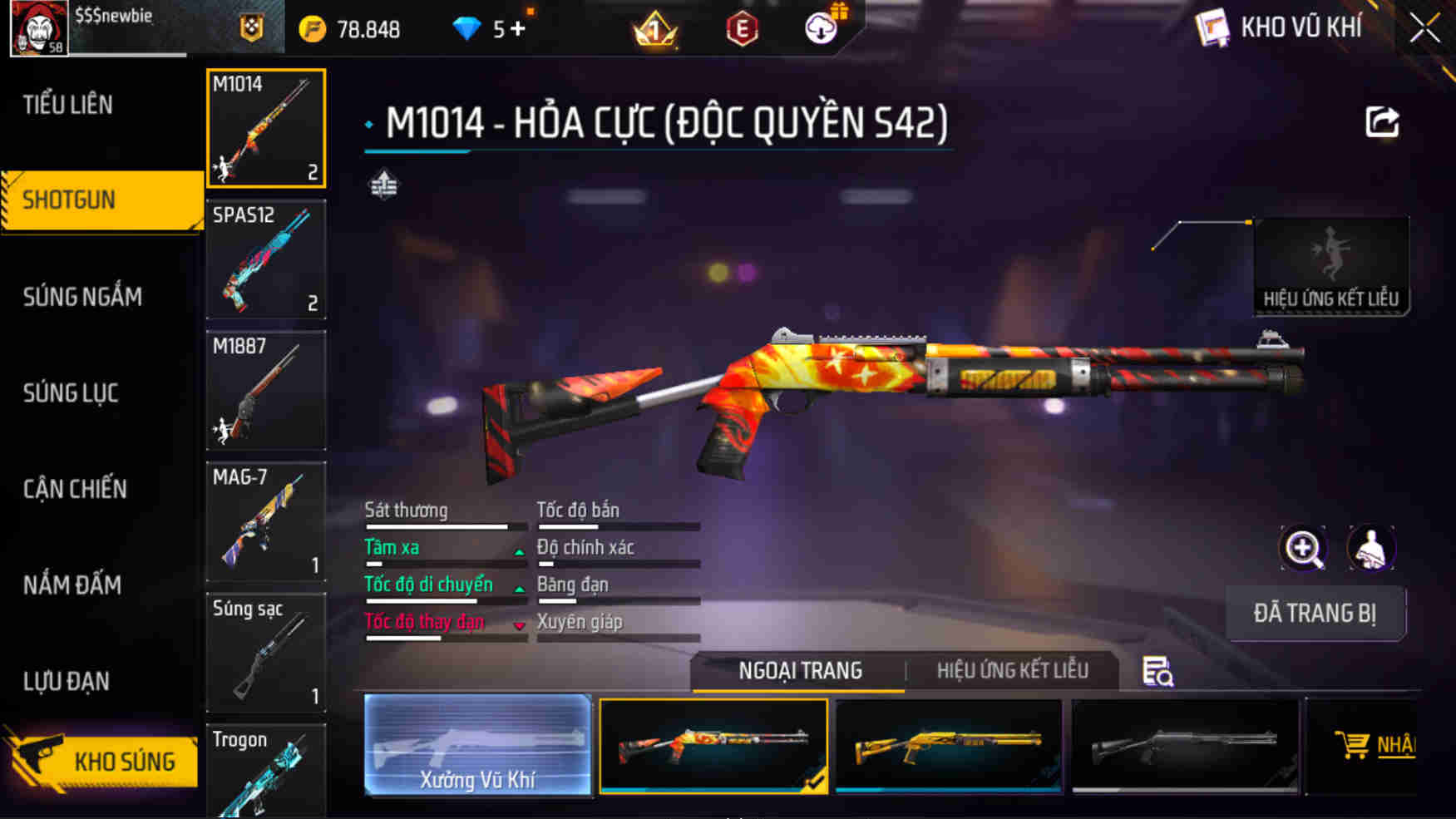
Task: Show the Lựu Đạn category
Action: [67, 681]
